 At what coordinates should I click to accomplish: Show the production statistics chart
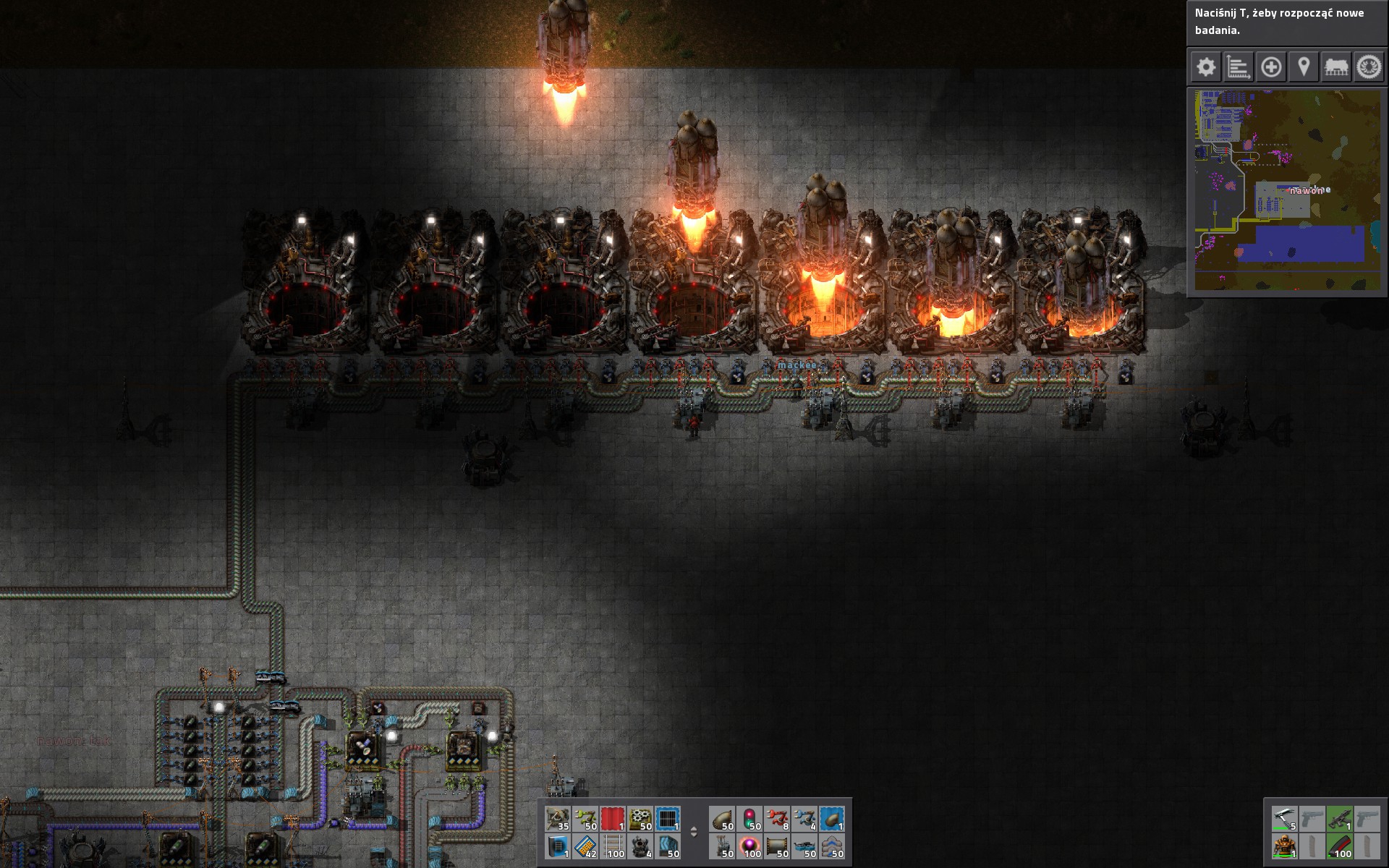point(1238,68)
